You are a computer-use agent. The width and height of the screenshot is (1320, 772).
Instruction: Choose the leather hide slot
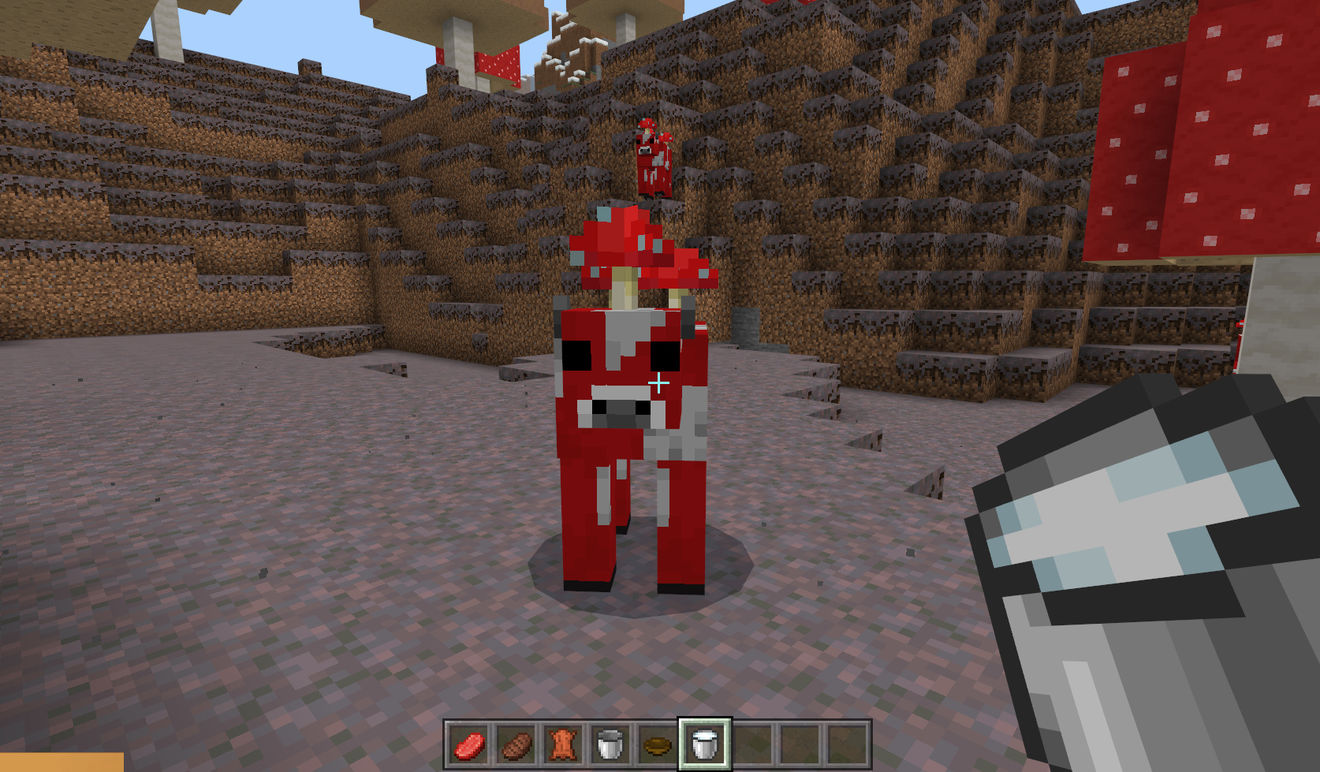[563, 745]
